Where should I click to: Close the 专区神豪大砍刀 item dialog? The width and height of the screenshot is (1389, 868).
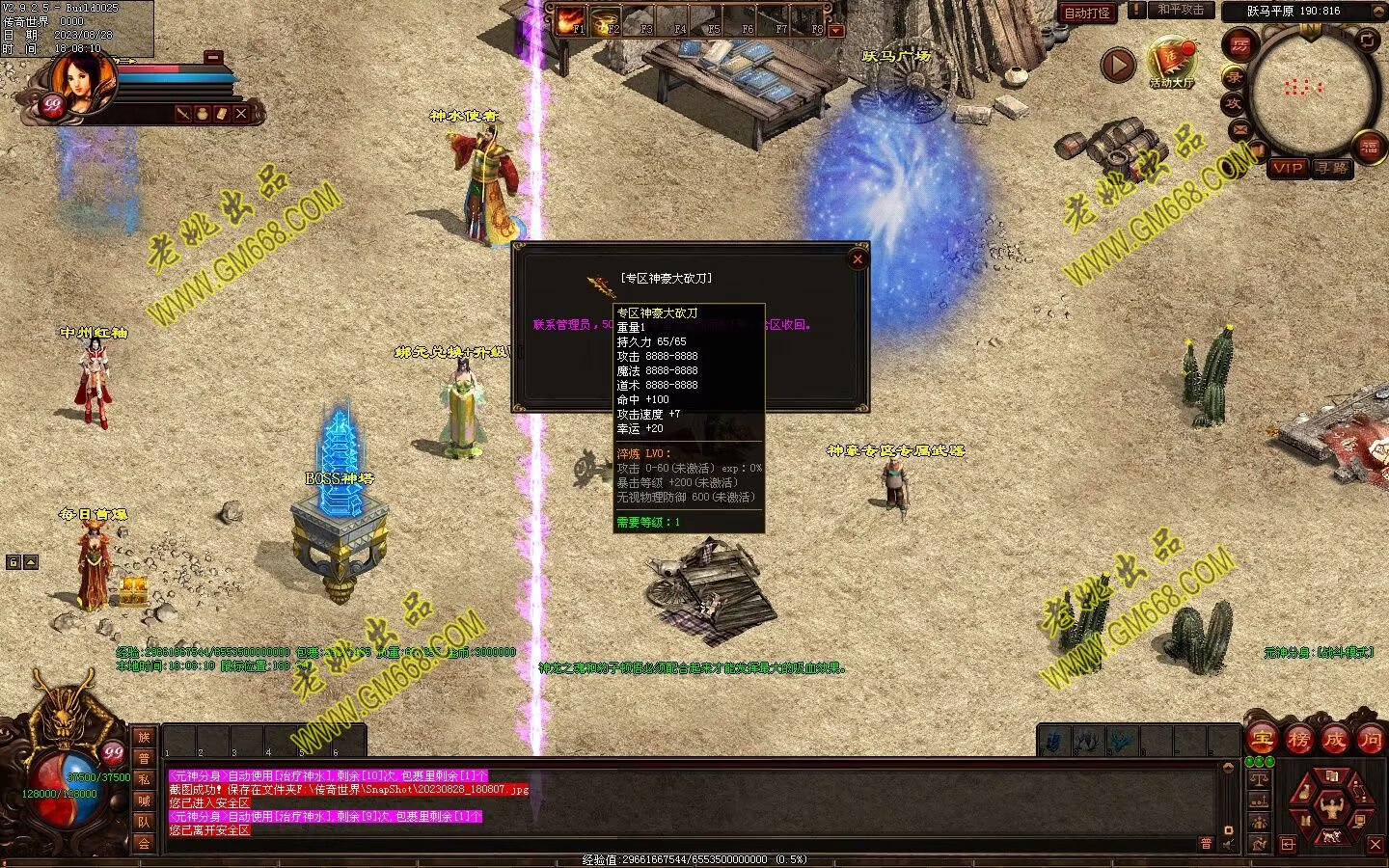857,258
